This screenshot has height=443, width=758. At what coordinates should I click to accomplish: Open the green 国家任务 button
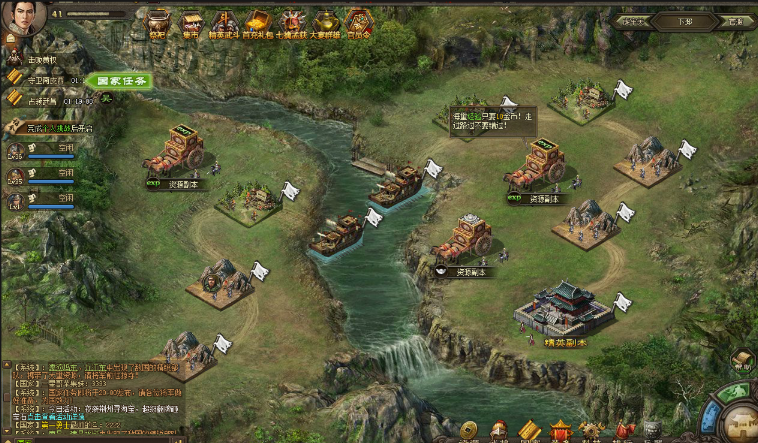click(119, 81)
